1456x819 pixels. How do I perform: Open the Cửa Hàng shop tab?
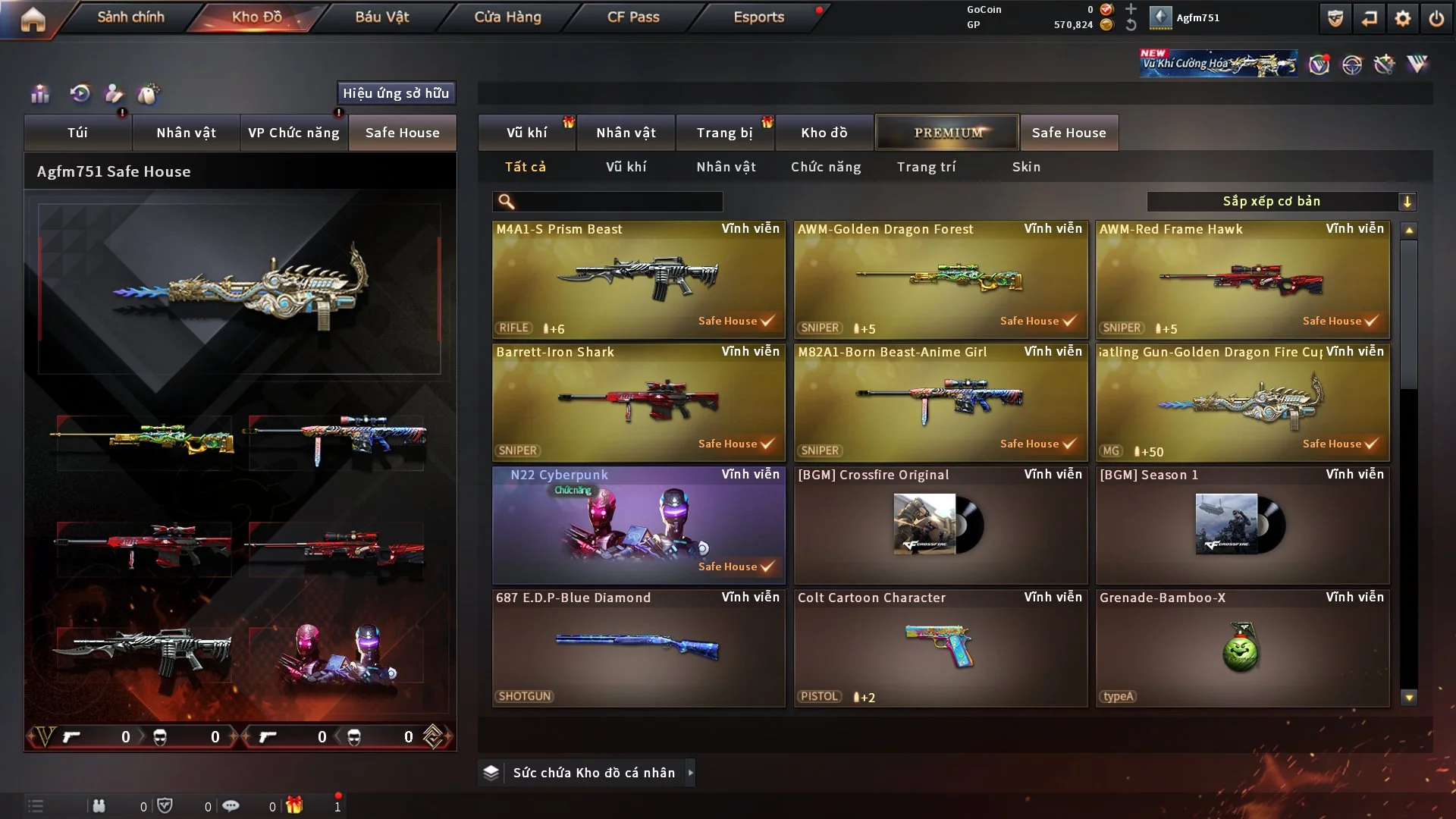click(x=507, y=17)
